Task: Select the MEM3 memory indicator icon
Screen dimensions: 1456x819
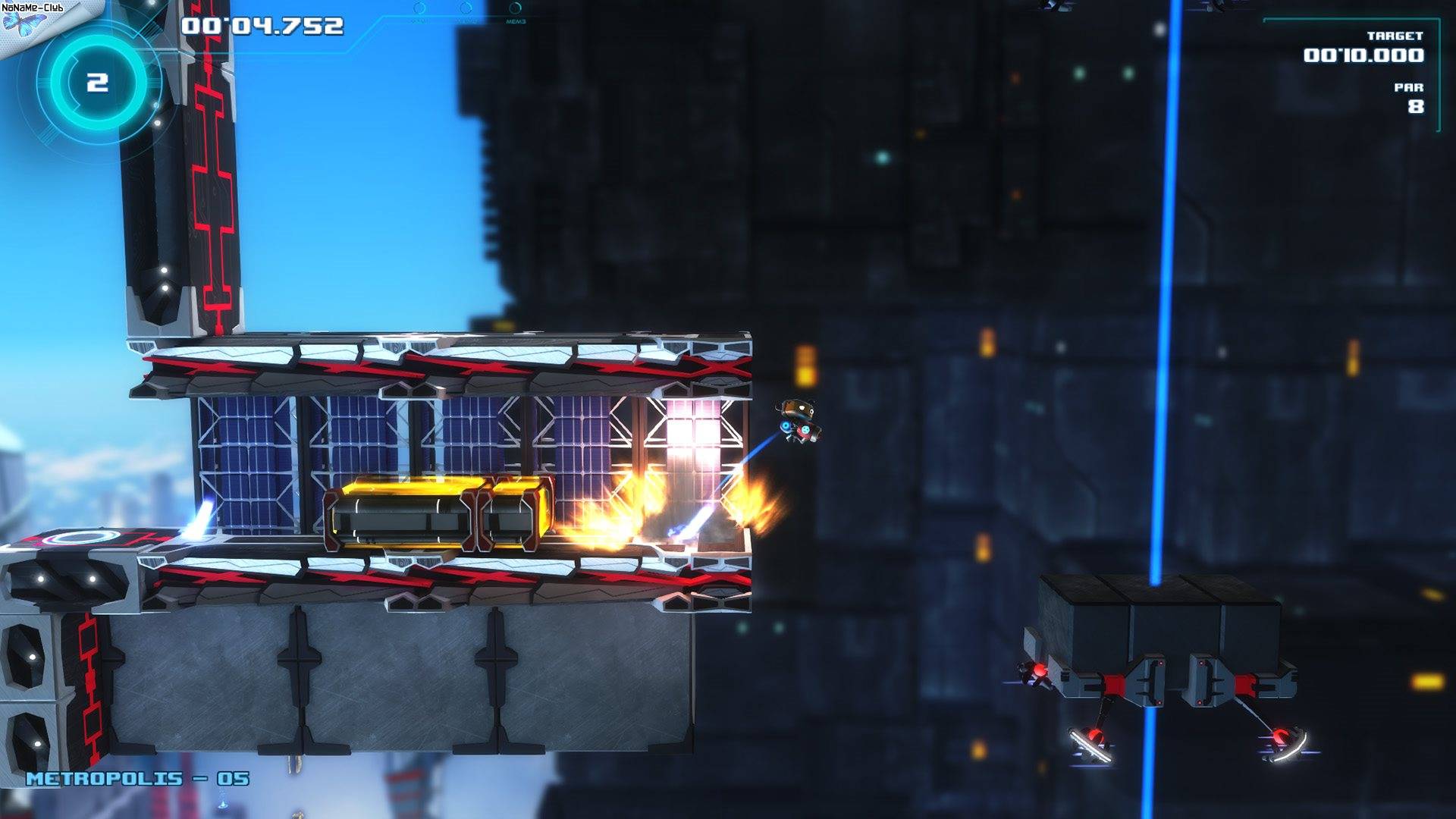Action: point(515,9)
